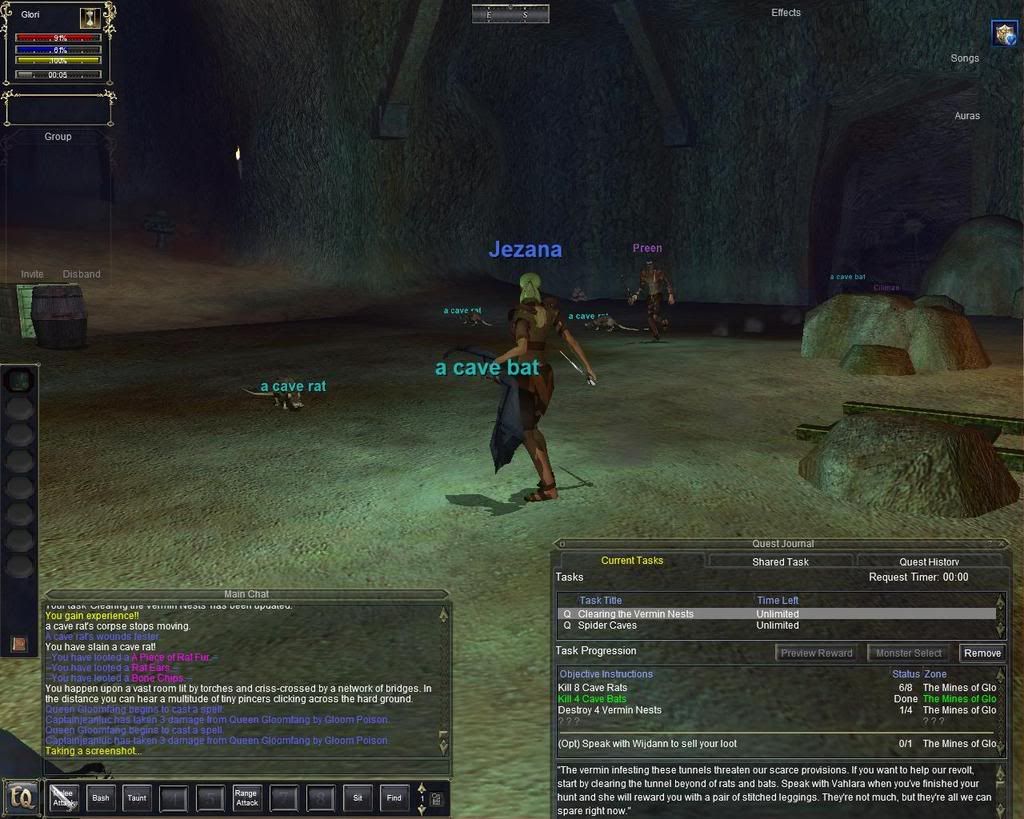Viewport: 1024px width, 819px height.
Task: Click Disband in the group window
Action: point(81,274)
